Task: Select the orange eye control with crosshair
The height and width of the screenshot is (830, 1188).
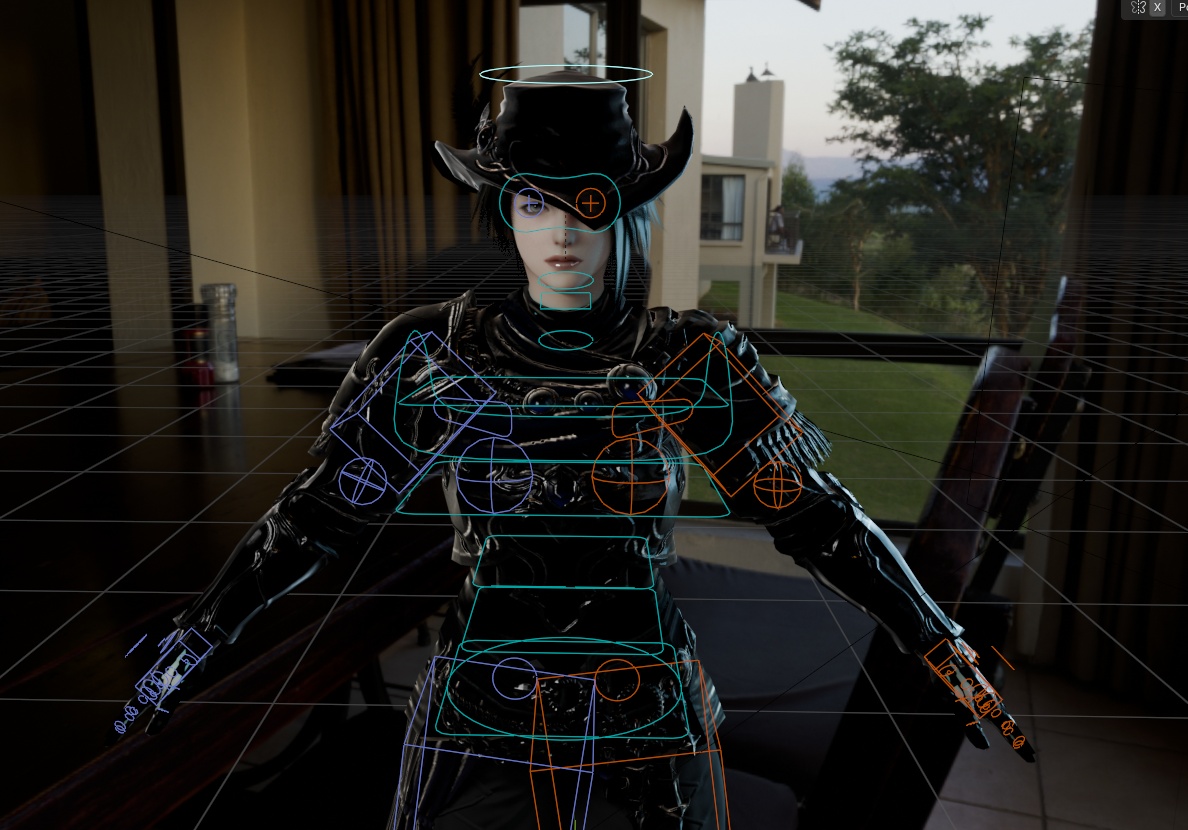Action: [591, 204]
